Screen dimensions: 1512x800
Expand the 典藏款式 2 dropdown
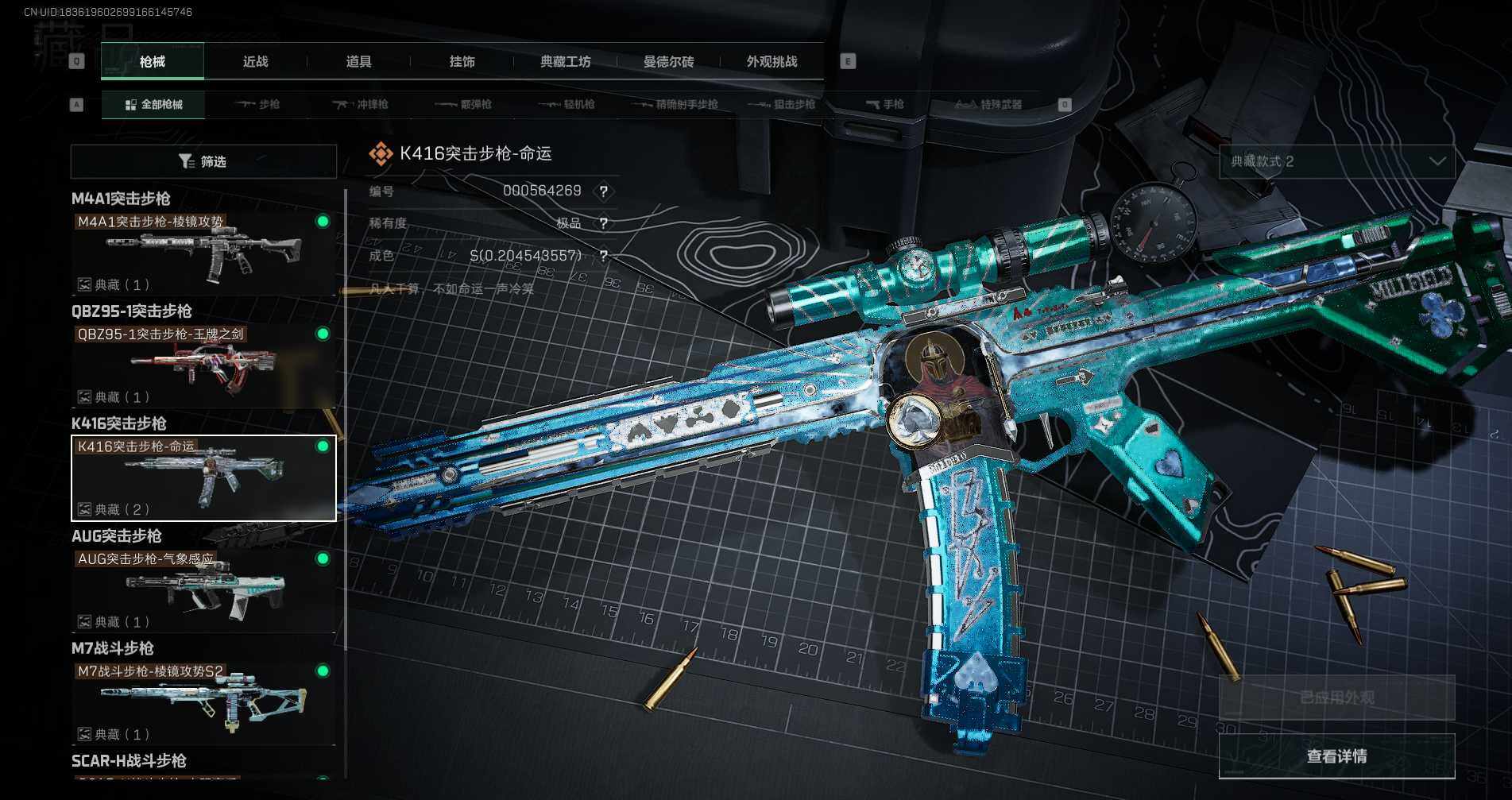pyautogui.click(x=1337, y=162)
